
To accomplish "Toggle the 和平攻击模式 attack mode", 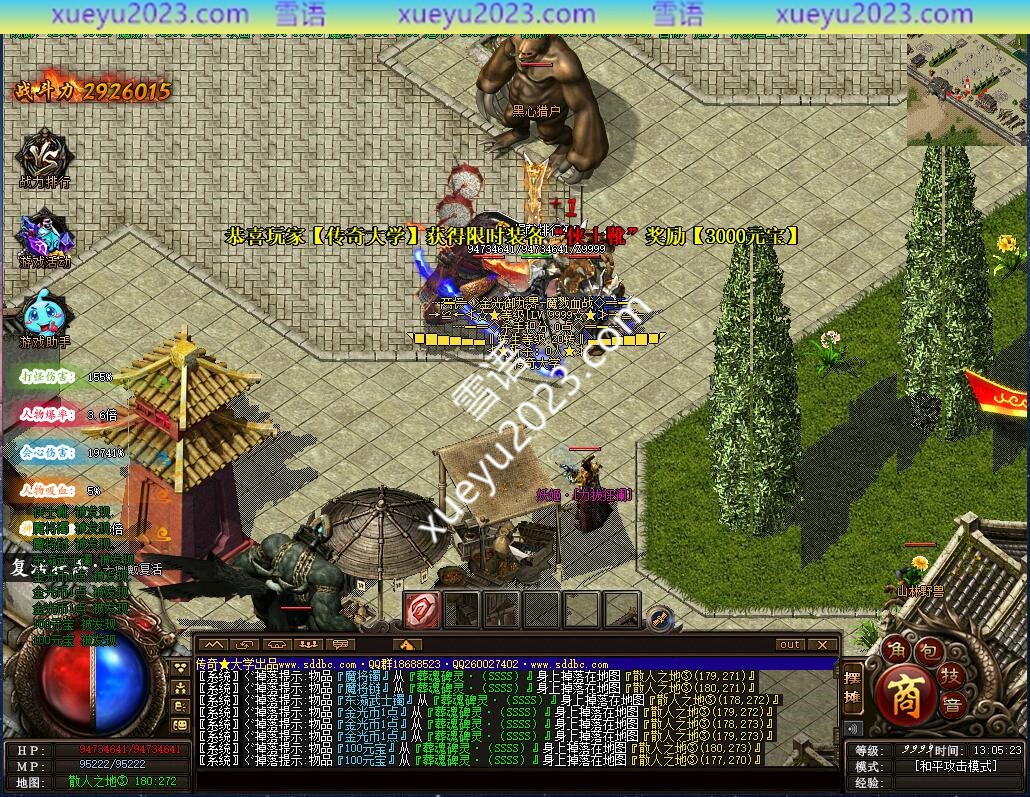I will click(x=955, y=766).
